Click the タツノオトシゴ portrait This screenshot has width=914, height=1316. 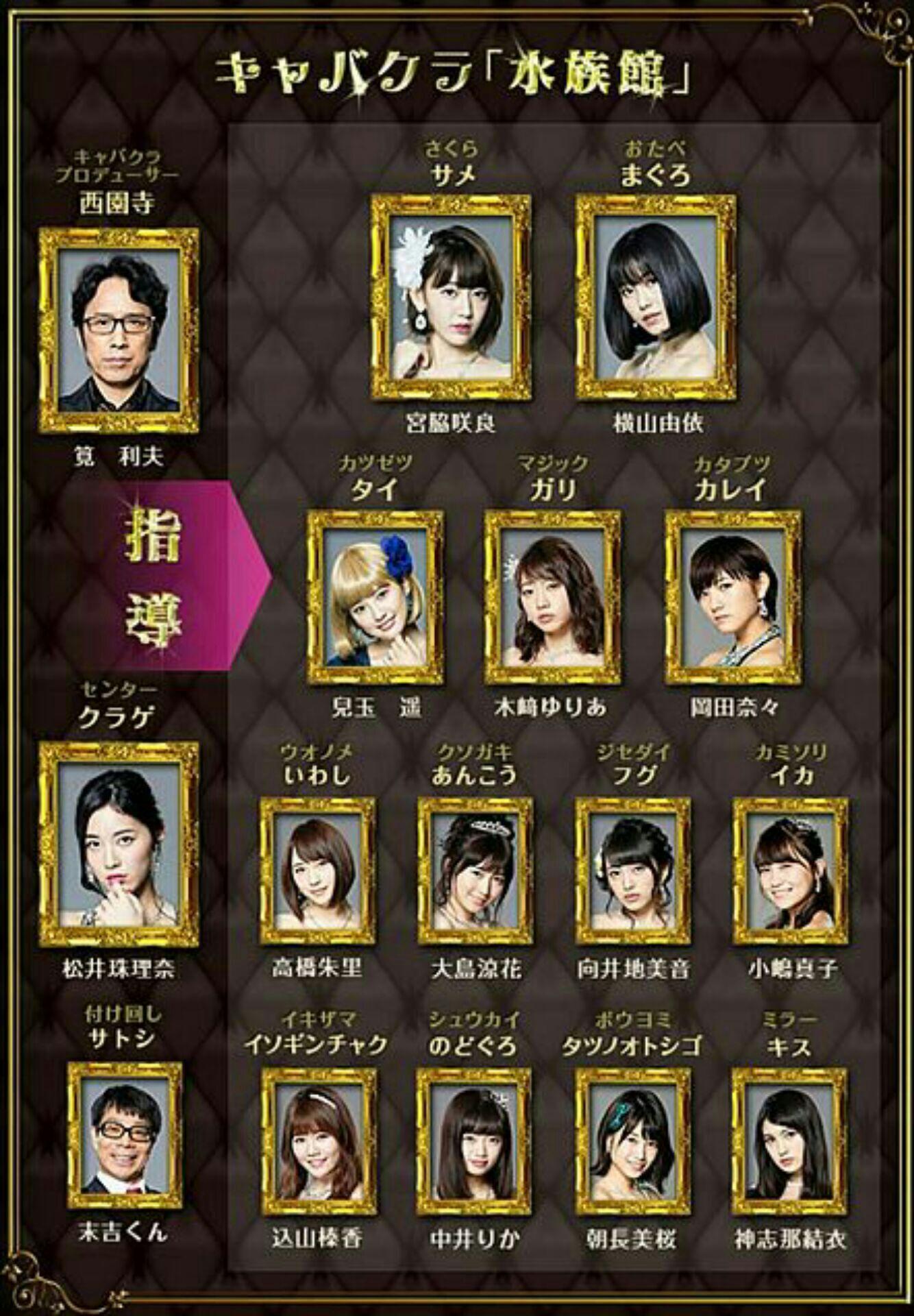pos(631,1141)
